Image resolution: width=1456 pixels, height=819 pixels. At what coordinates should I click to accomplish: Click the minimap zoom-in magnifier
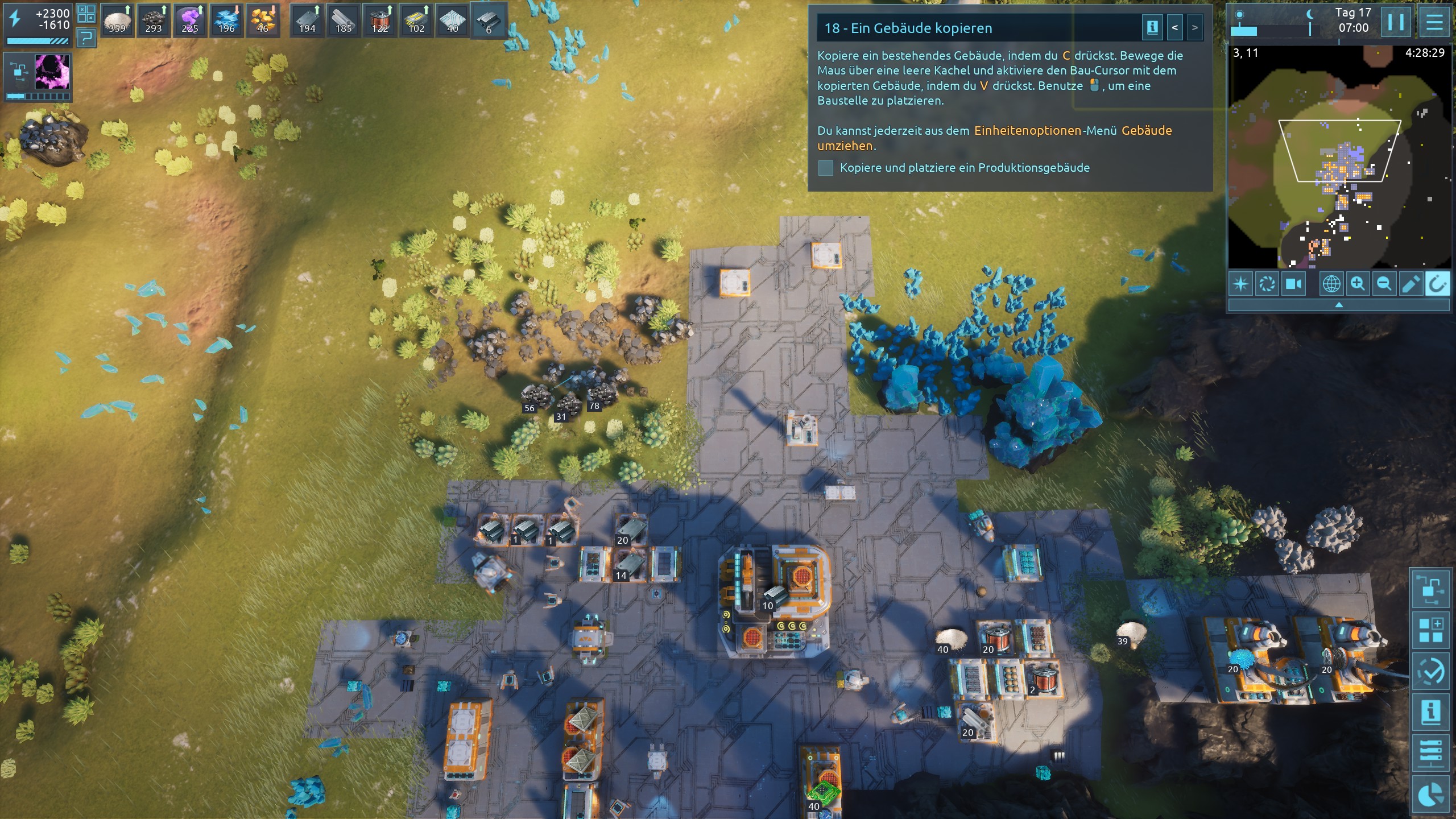1358,284
